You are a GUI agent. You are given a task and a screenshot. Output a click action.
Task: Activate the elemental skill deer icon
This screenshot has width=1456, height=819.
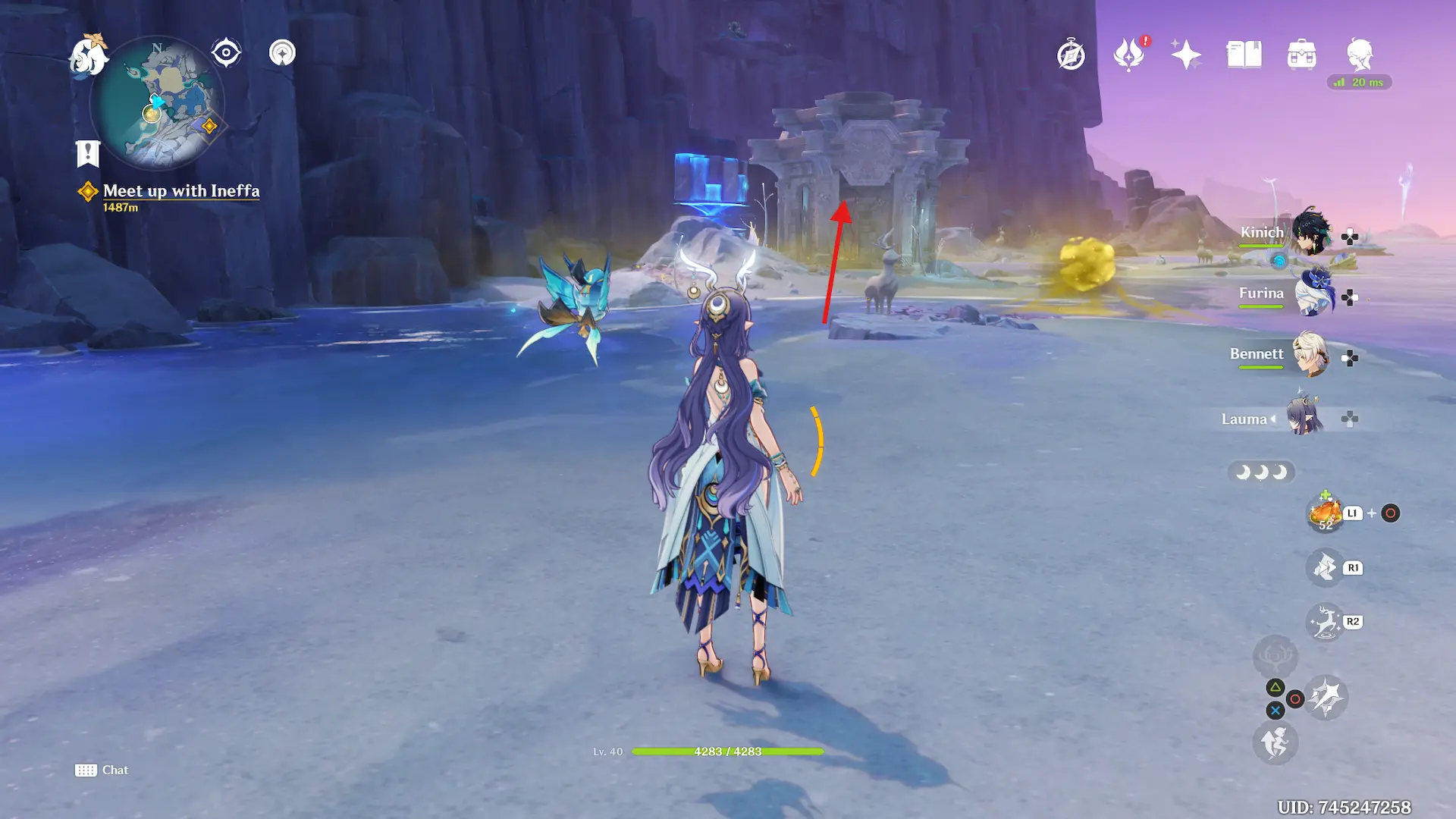click(1325, 623)
